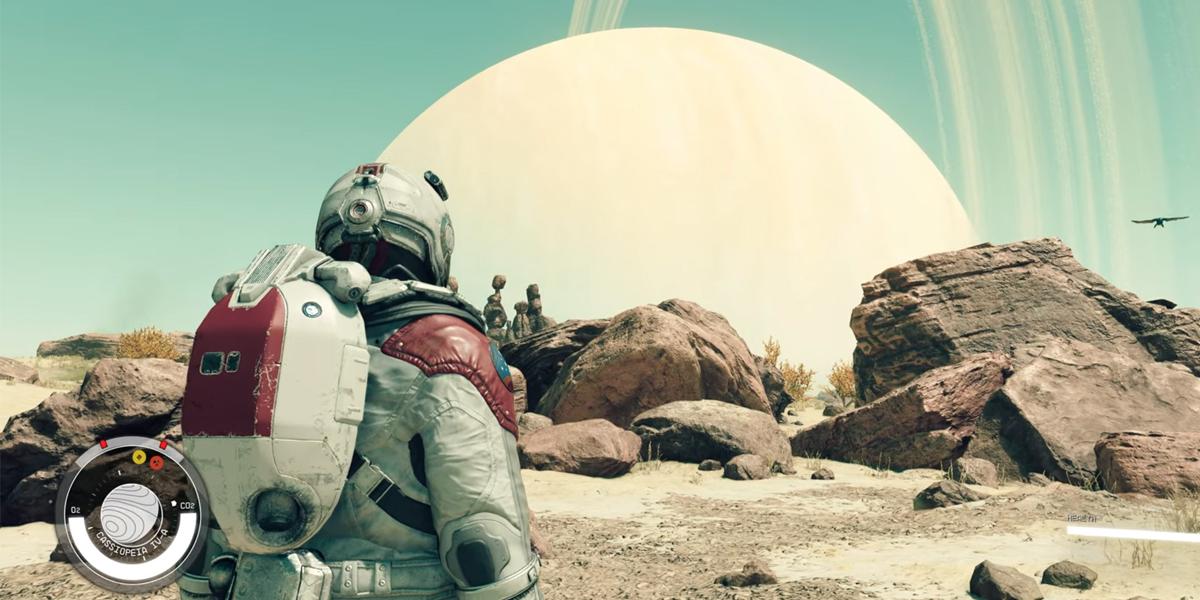Select the yellow status effect icon
Image resolution: width=1200 pixels, height=600 pixels.
pos(139,458)
